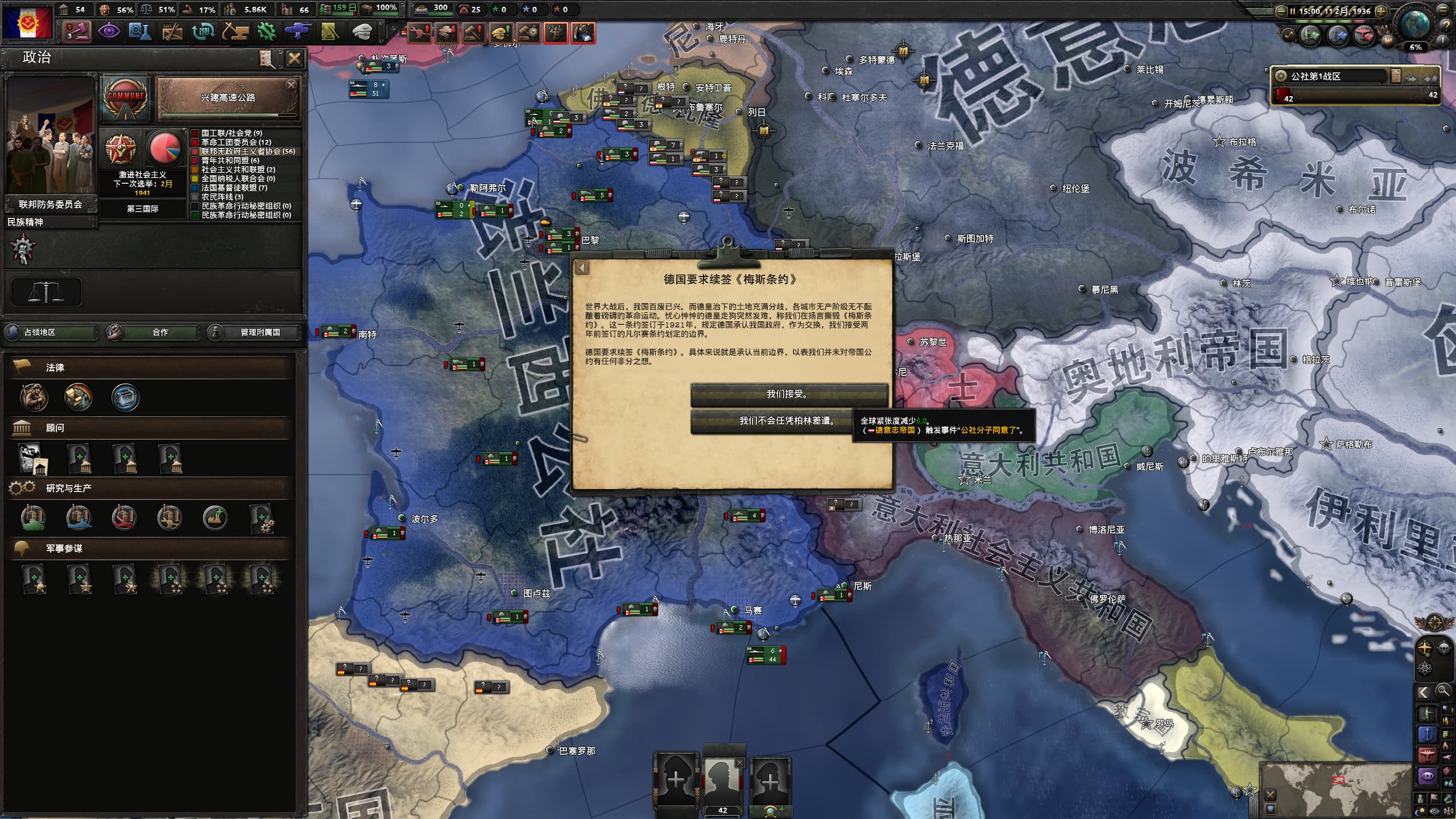Screen dimensions: 1456x819
Task: Open the globe world tension view
Action: 1416,26
